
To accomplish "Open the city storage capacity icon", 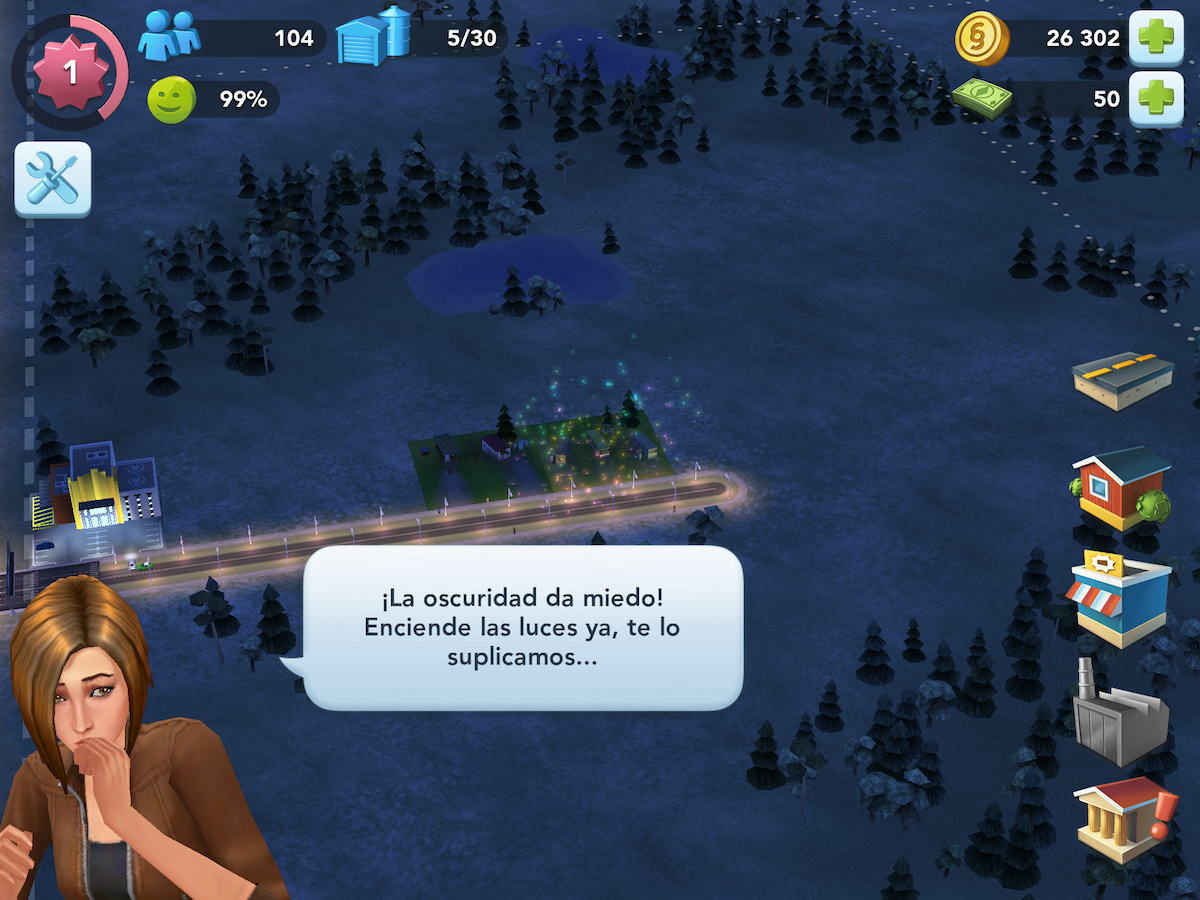I will click(x=374, y=36).
